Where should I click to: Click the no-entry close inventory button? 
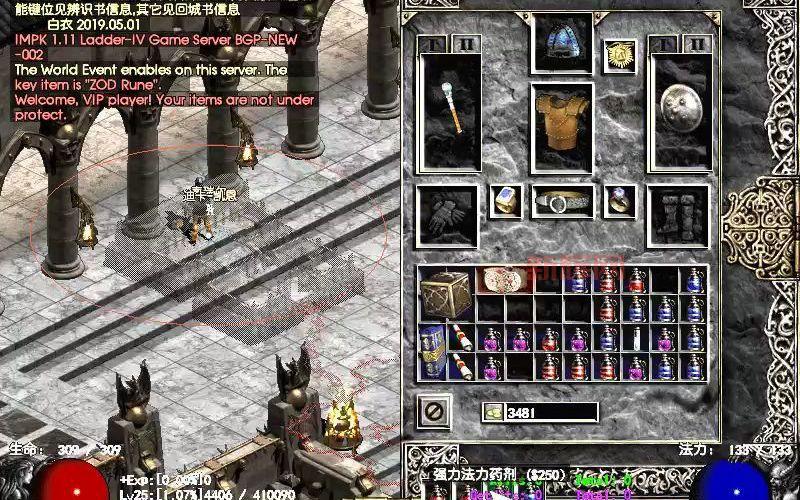[x=434, y=411]
